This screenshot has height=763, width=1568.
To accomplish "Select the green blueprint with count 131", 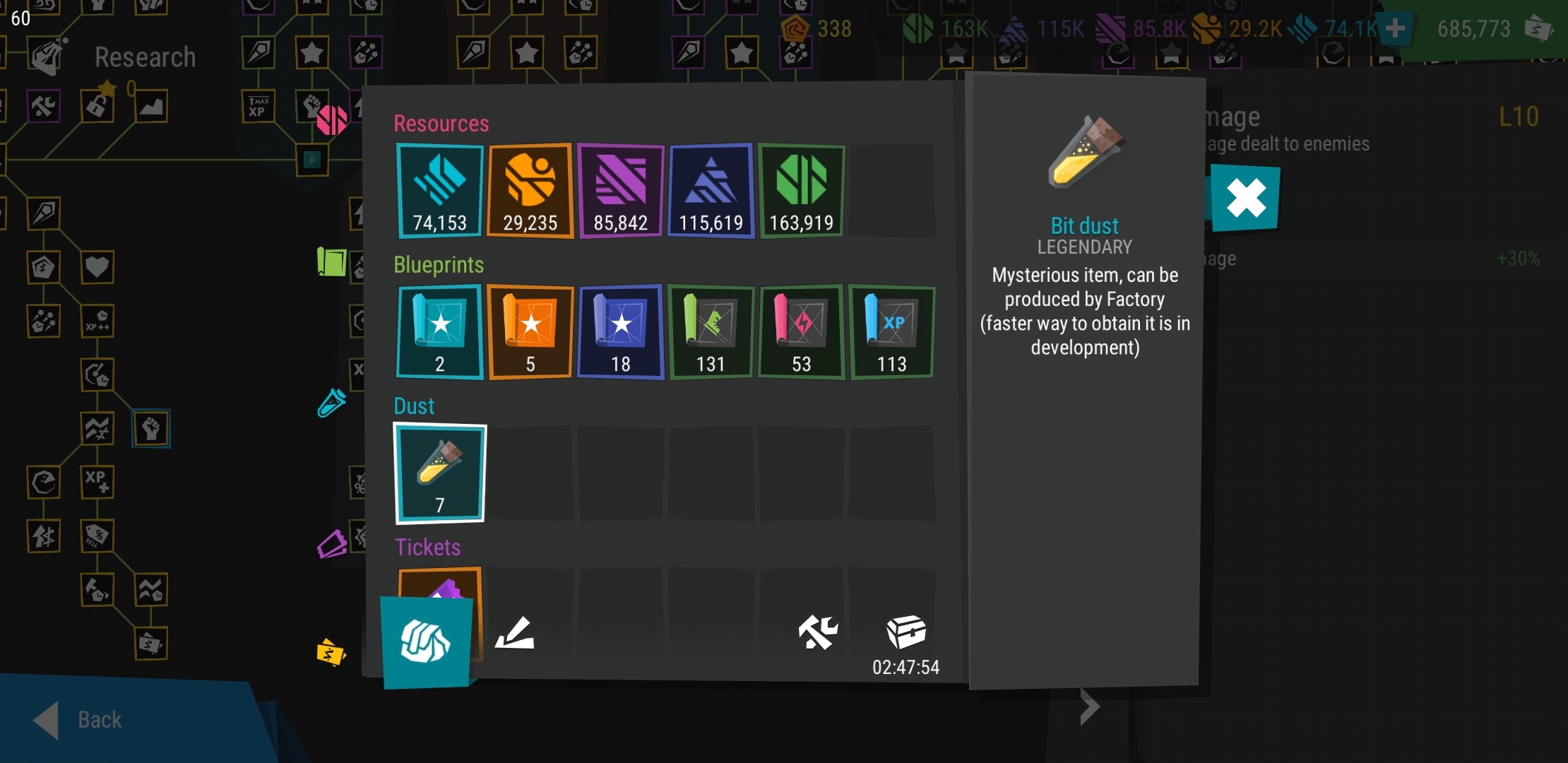I will point(711,332).
